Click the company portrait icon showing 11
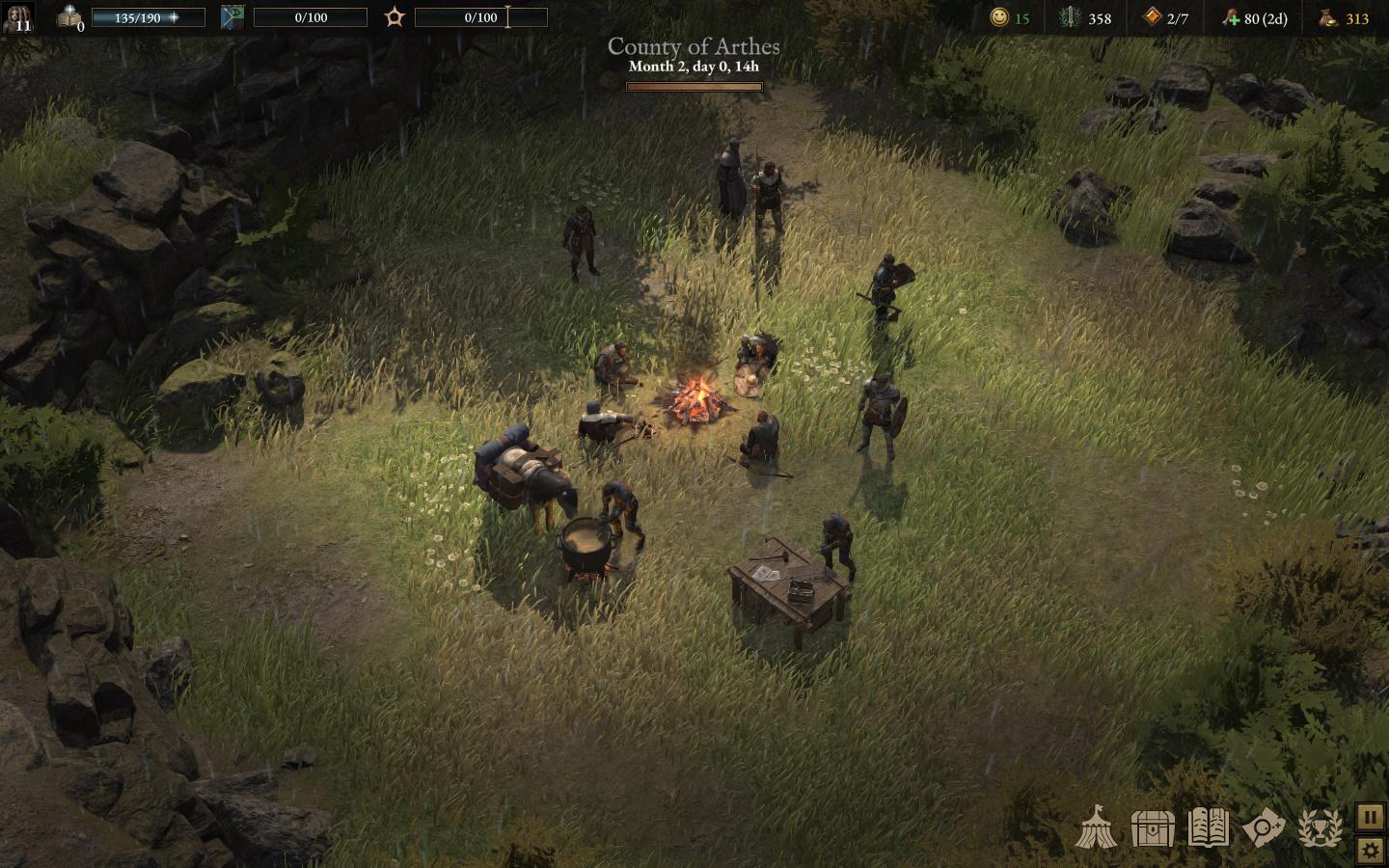The image size is (1389, 868). (17, 17)
